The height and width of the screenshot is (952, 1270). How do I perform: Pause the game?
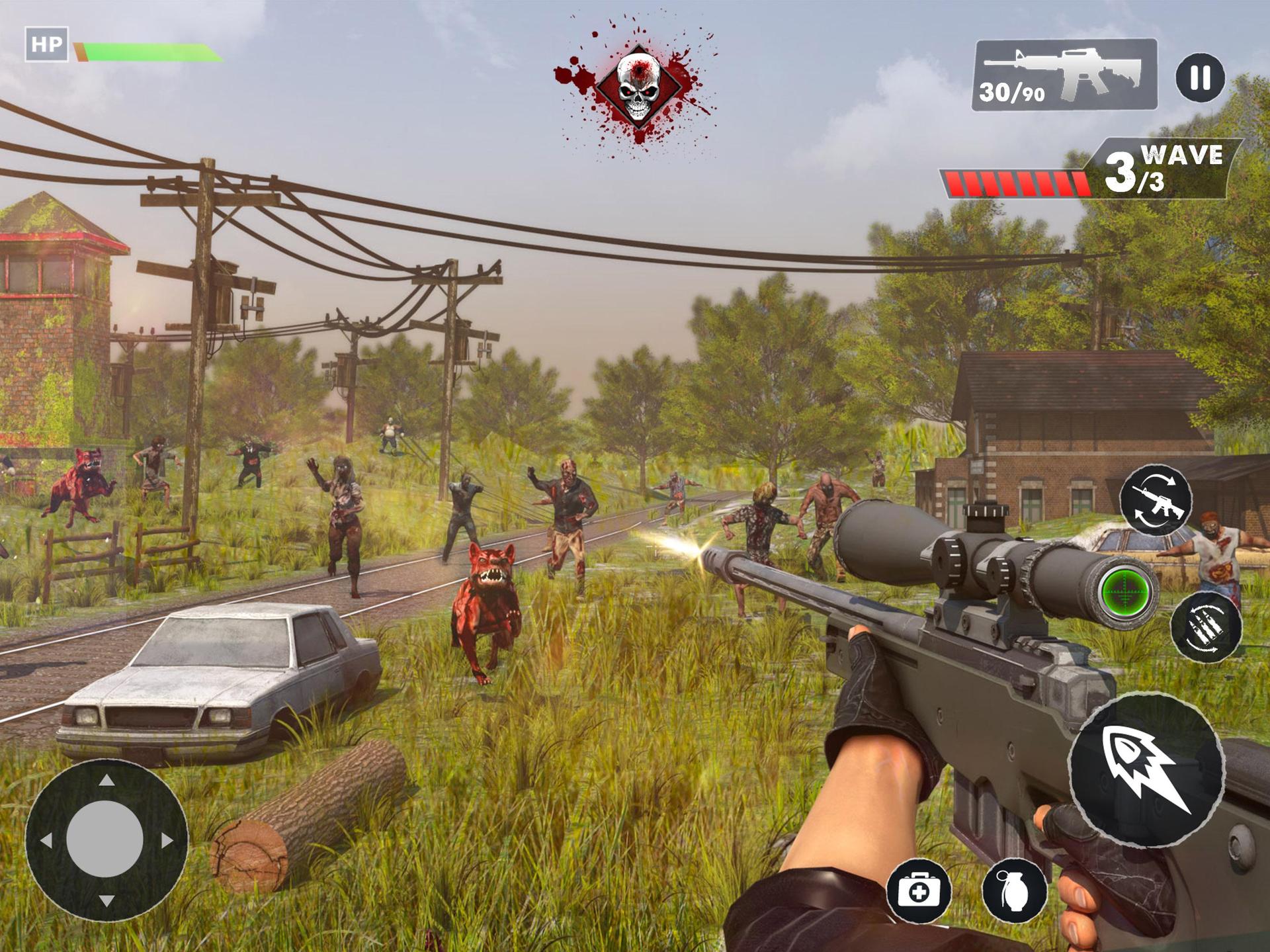tap(1200, 77)
